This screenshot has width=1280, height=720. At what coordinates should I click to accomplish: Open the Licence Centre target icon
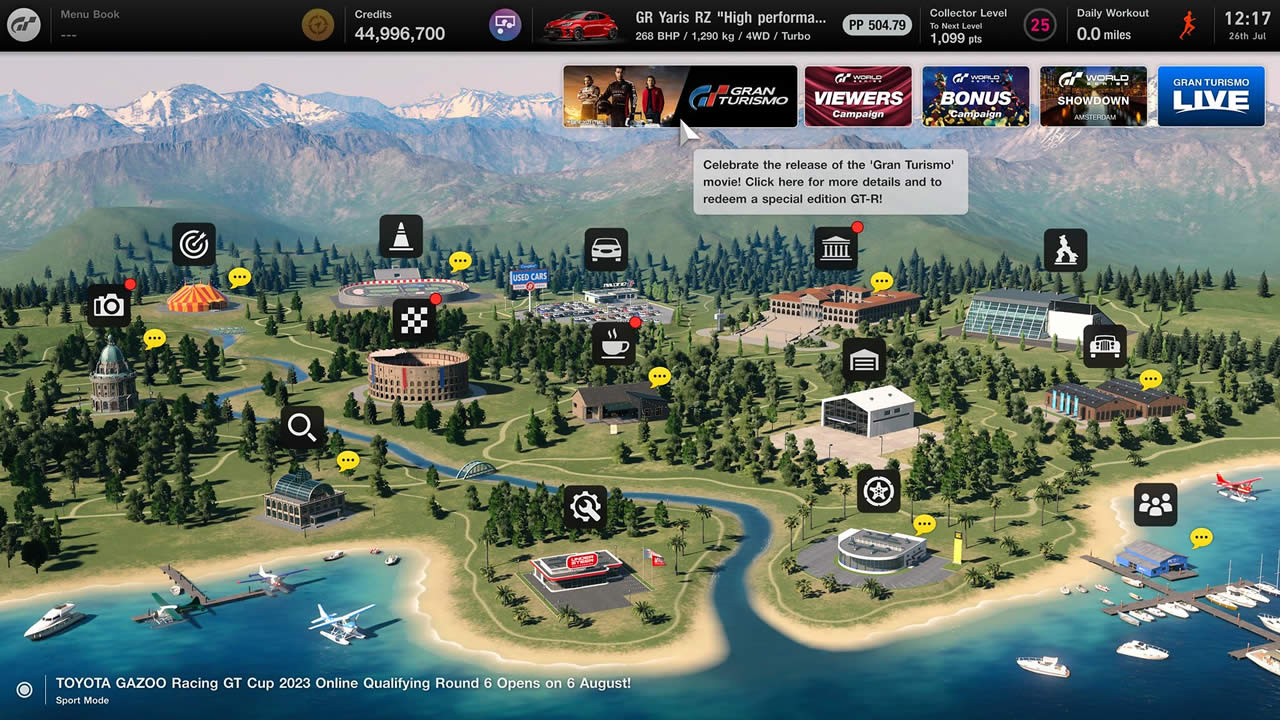point(193,244)
